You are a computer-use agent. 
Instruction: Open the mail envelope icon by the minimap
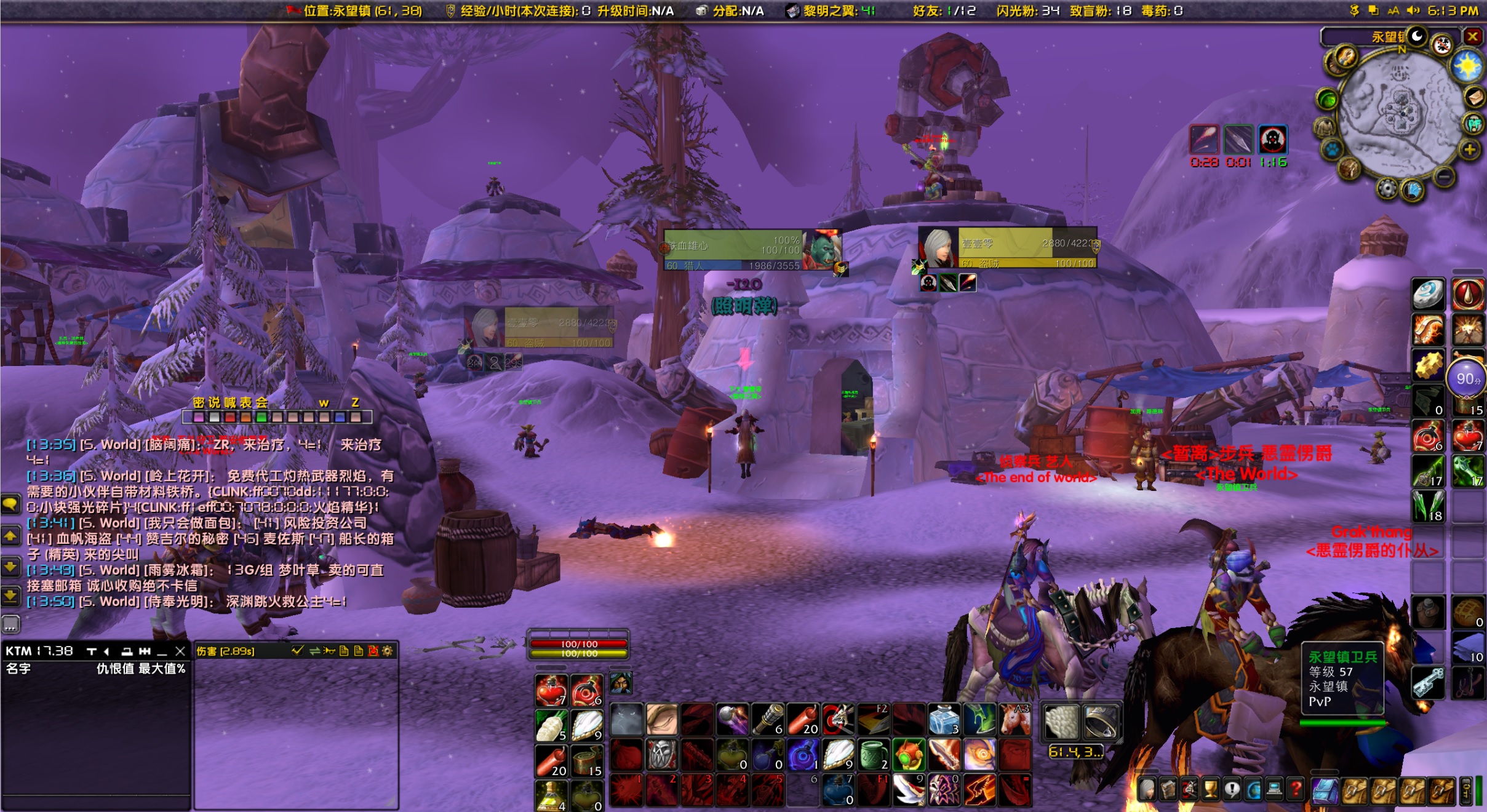1474,97
